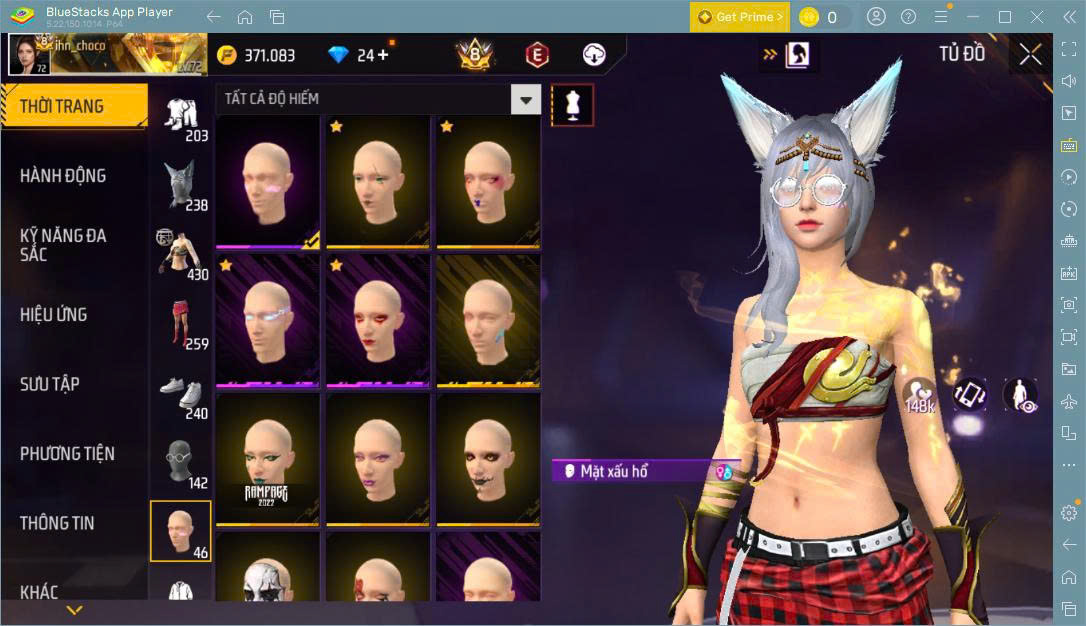Toggle the mannequin preview button
1086x626 pixels.
pyautogui.click(x=573, y=104)
